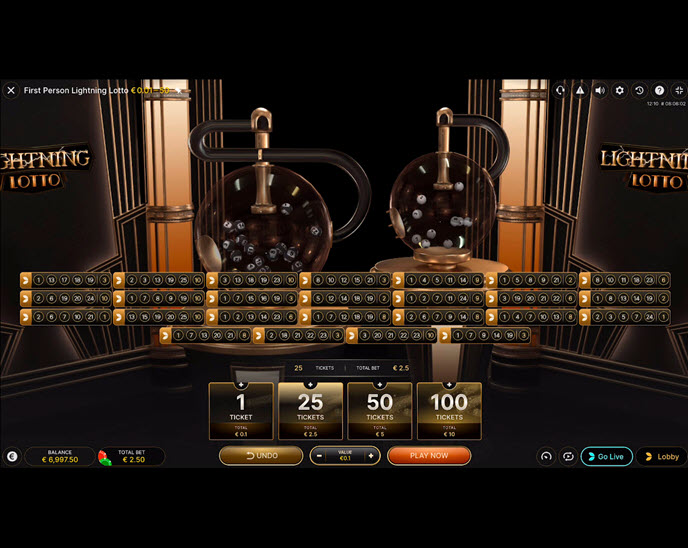Click the autoplay loop icon

567,456
